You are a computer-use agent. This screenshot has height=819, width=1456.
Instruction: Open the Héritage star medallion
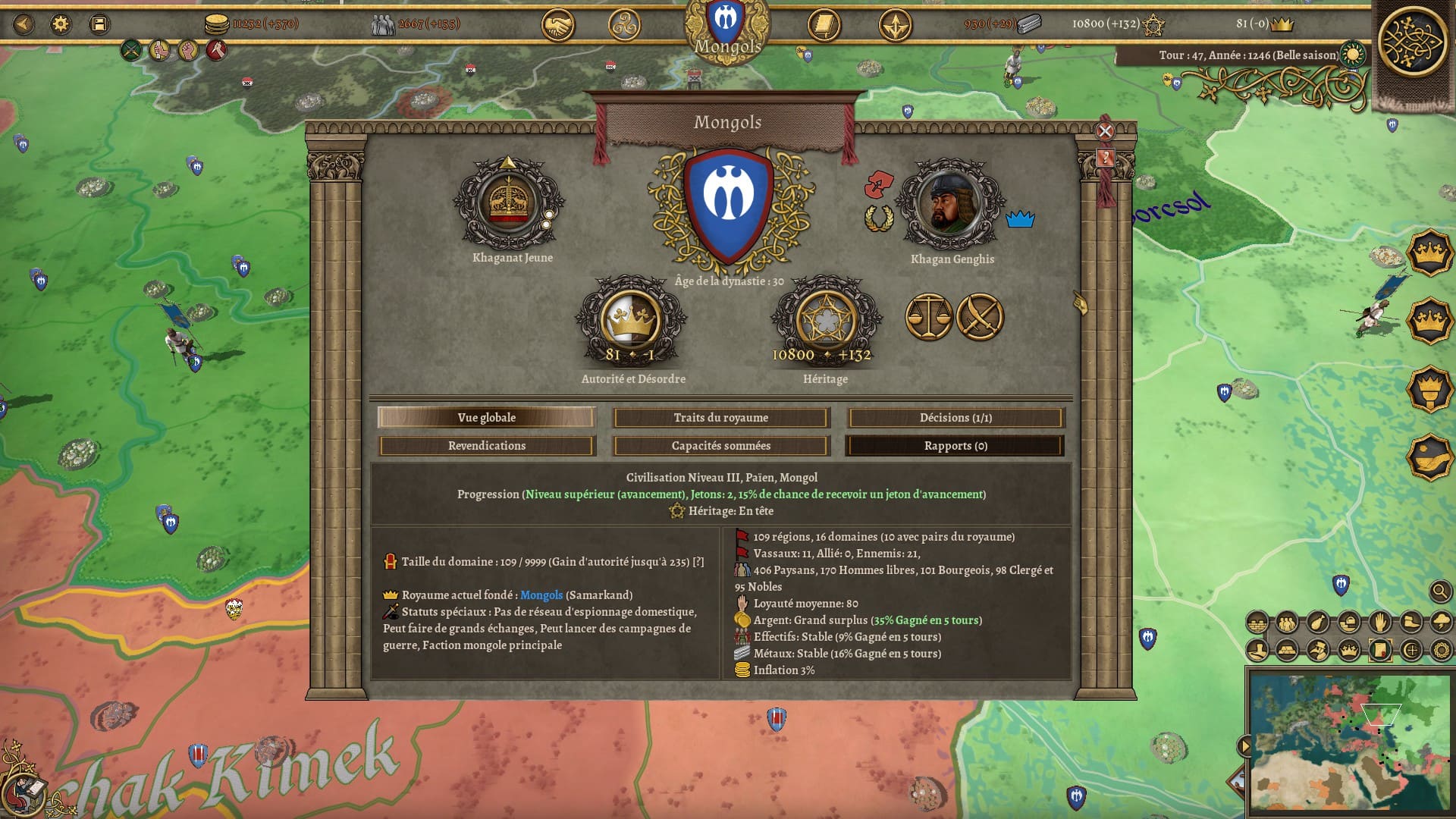click(825, 320)
